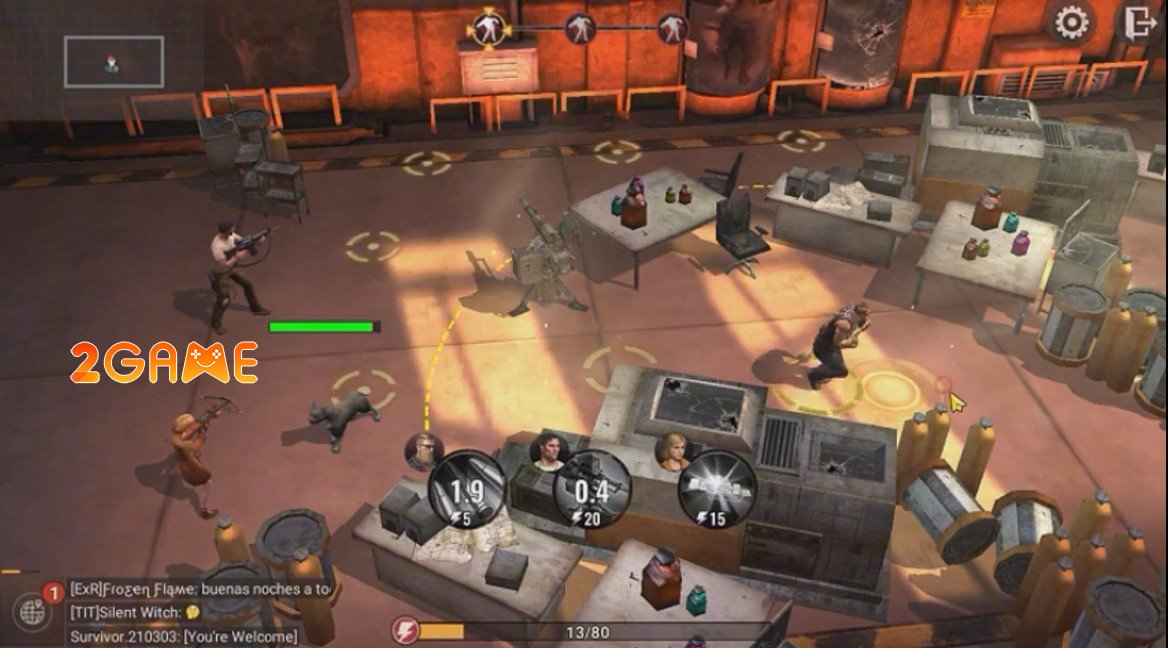Select the blonde female hero portrait
This screenshot has height=648, width=1168.
tap(671, 450)
